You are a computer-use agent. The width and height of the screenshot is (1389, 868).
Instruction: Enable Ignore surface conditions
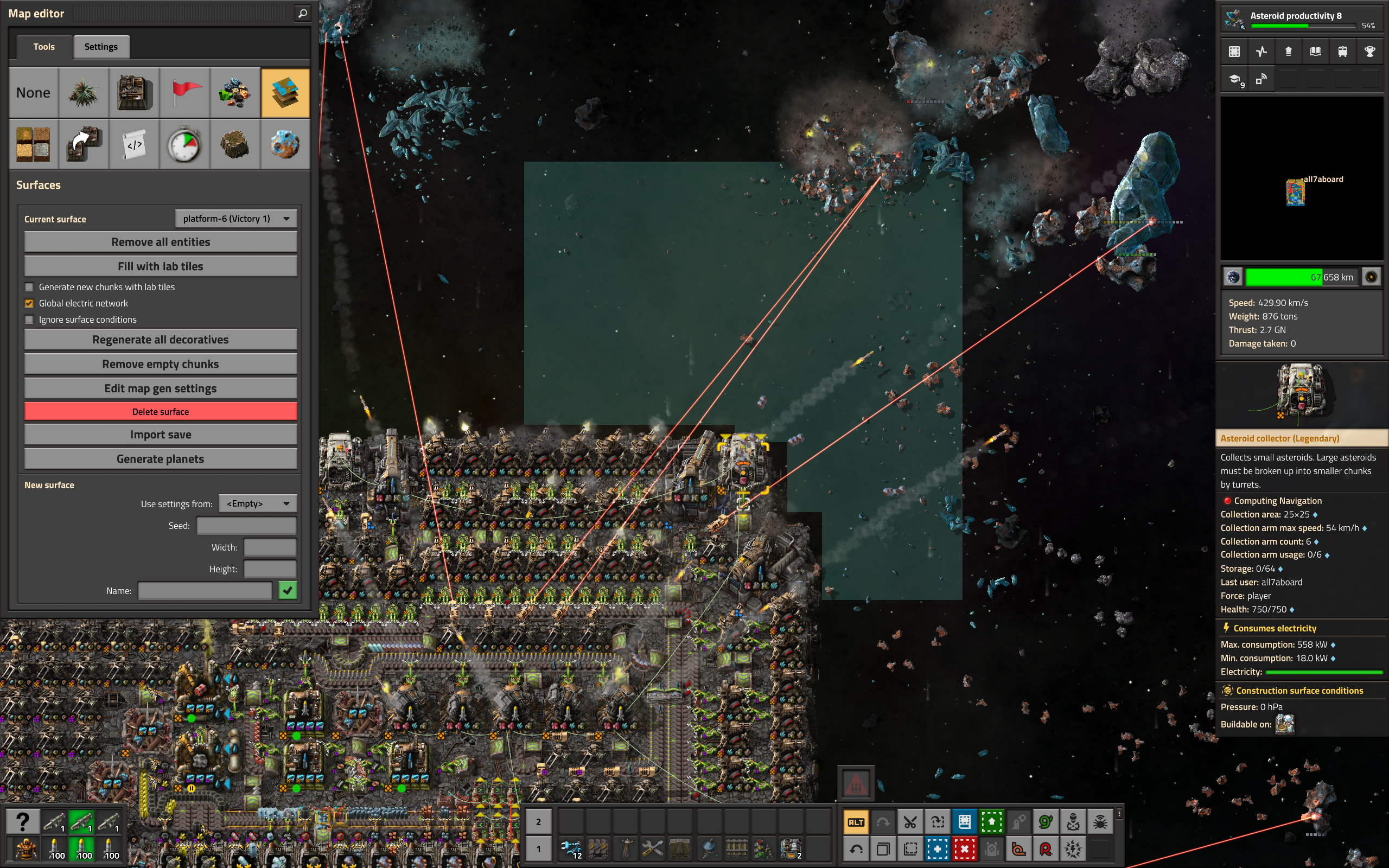click(29, 320)
